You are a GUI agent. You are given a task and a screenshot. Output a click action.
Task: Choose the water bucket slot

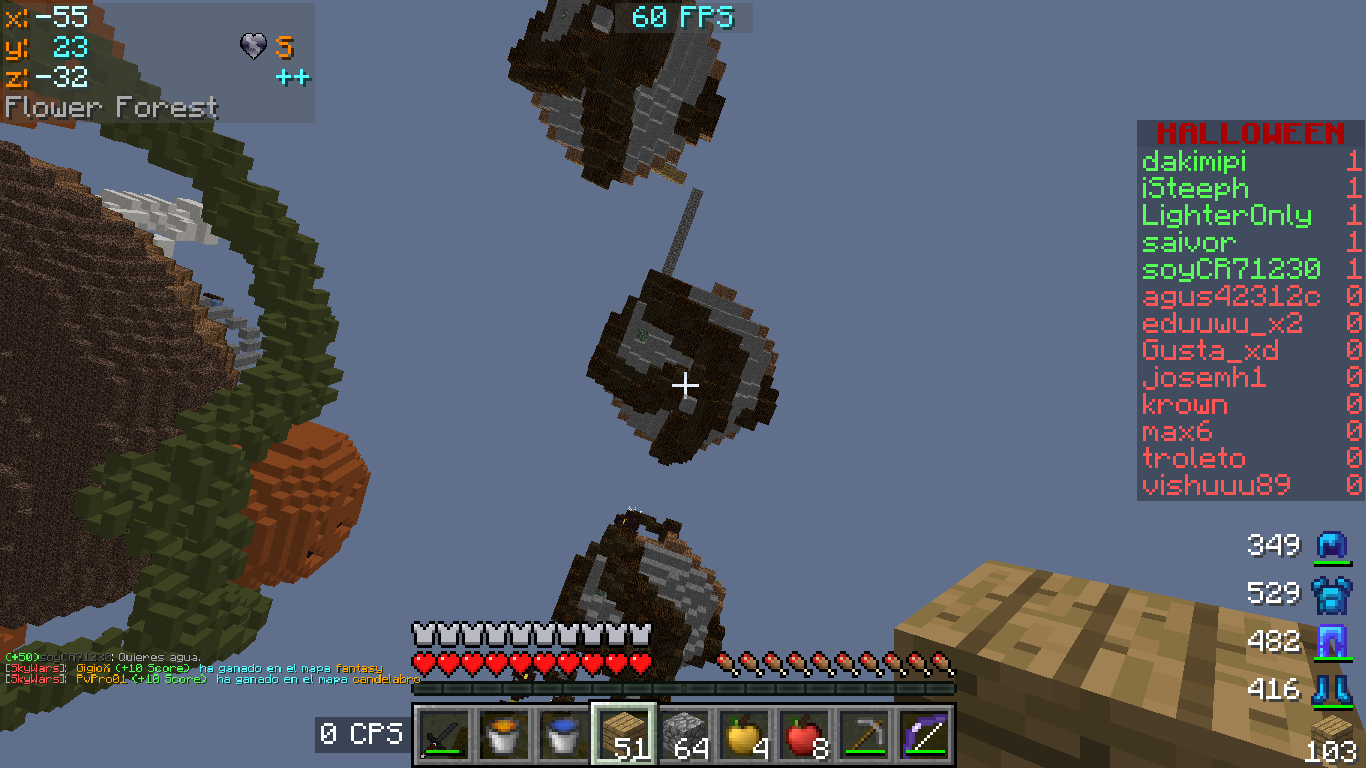[563, 736]
